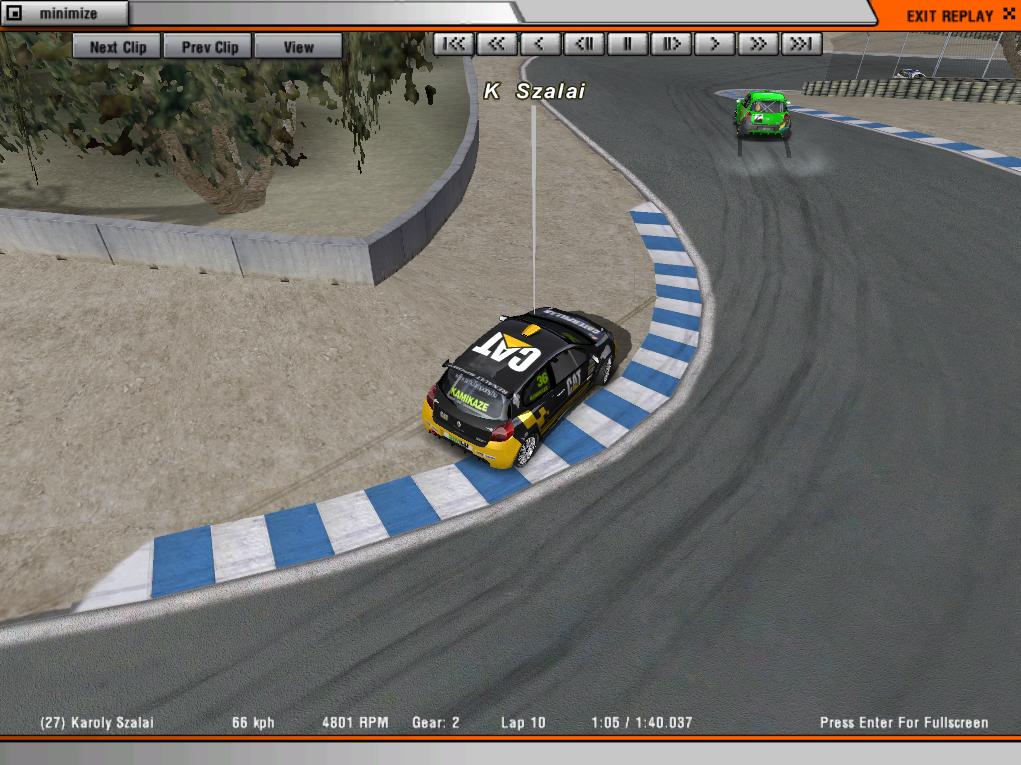Play the replay in reverse
This screenshot has width=1021, height=765.
click(541, 44)
